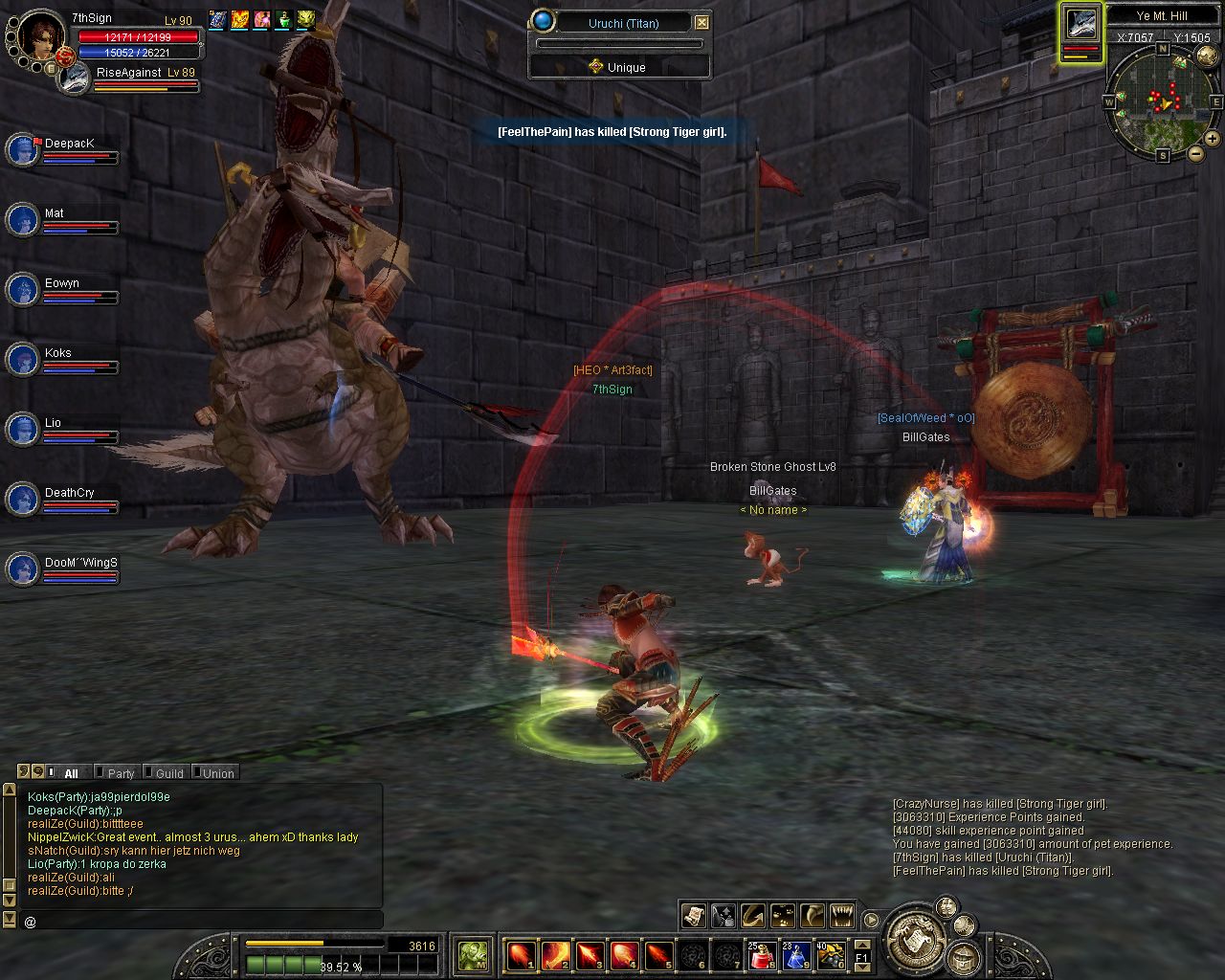Zoom in the minimap with the plus button

(1212, 139)
